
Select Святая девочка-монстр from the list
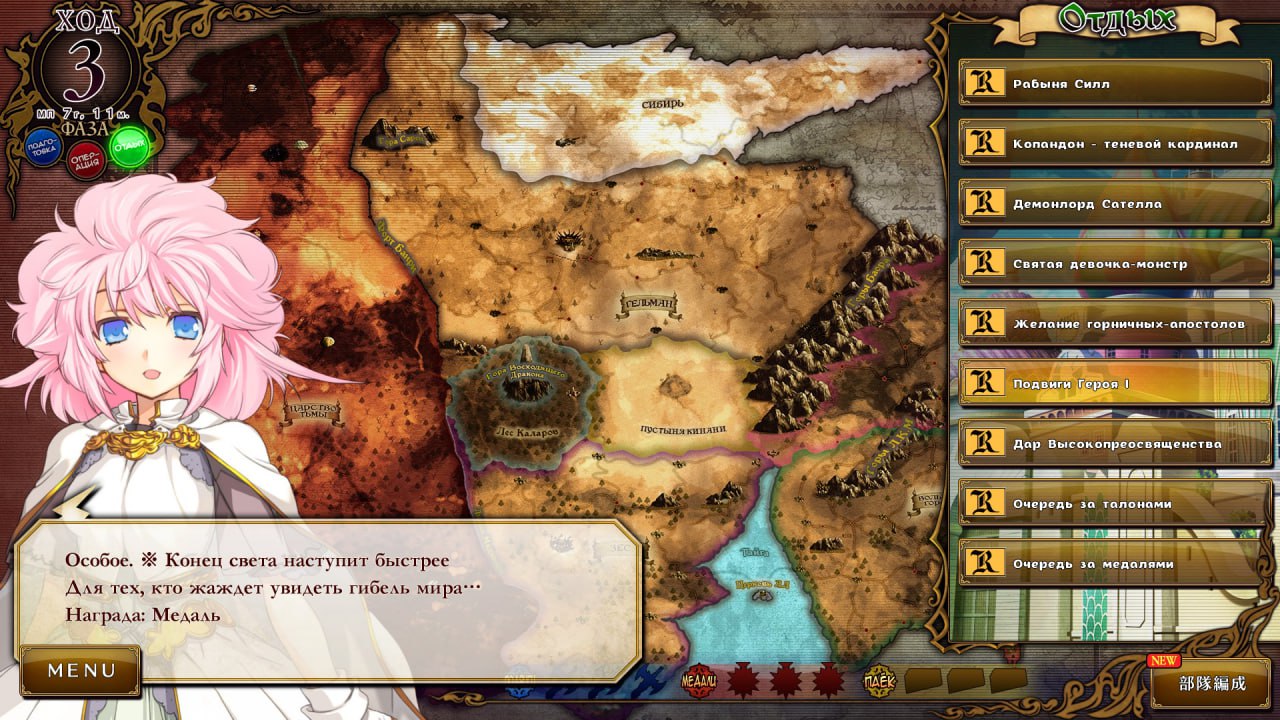(1114, 264)
